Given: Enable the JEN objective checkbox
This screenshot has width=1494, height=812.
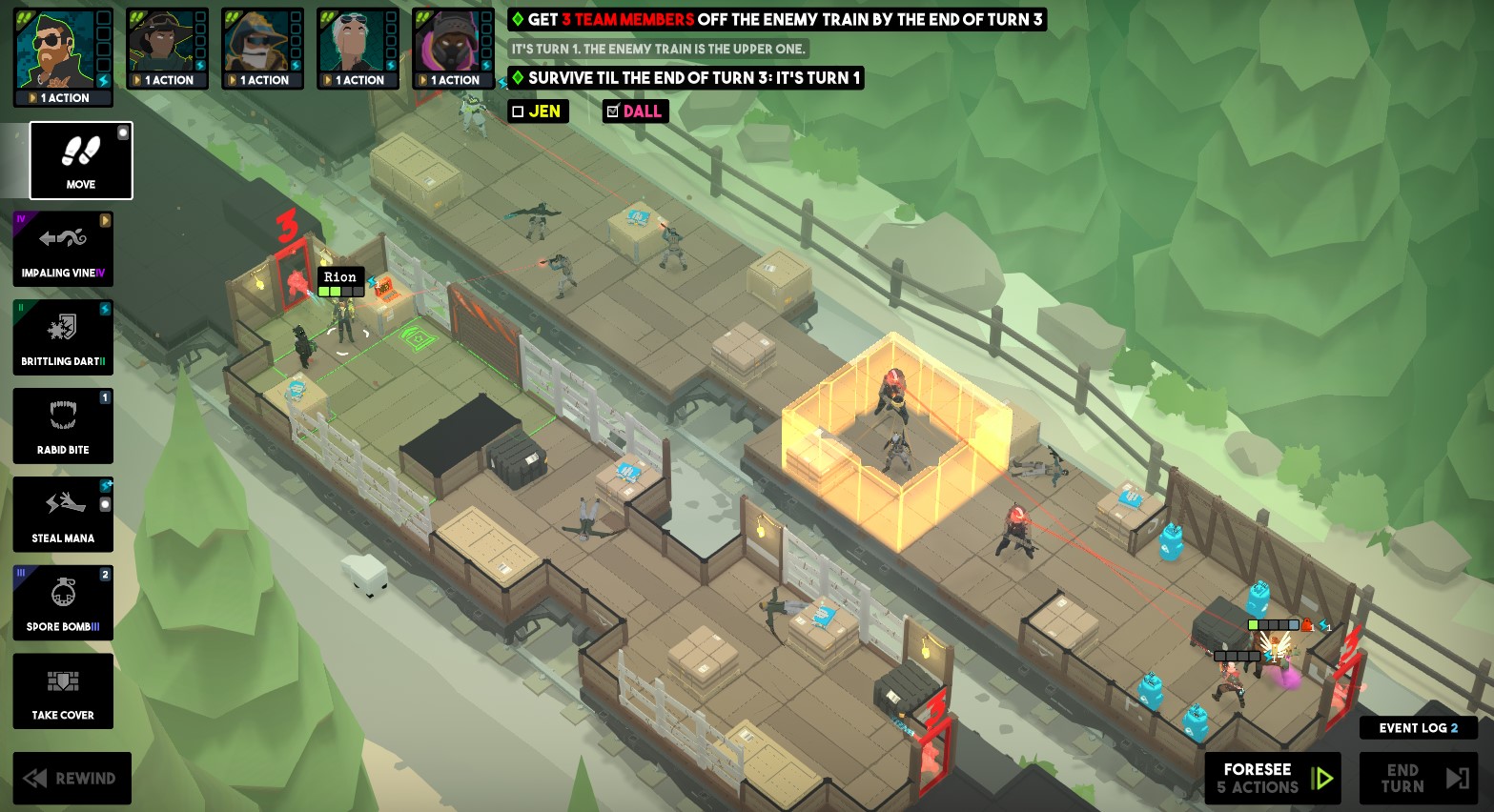Looking at the screenshot, I should (517, 111).
